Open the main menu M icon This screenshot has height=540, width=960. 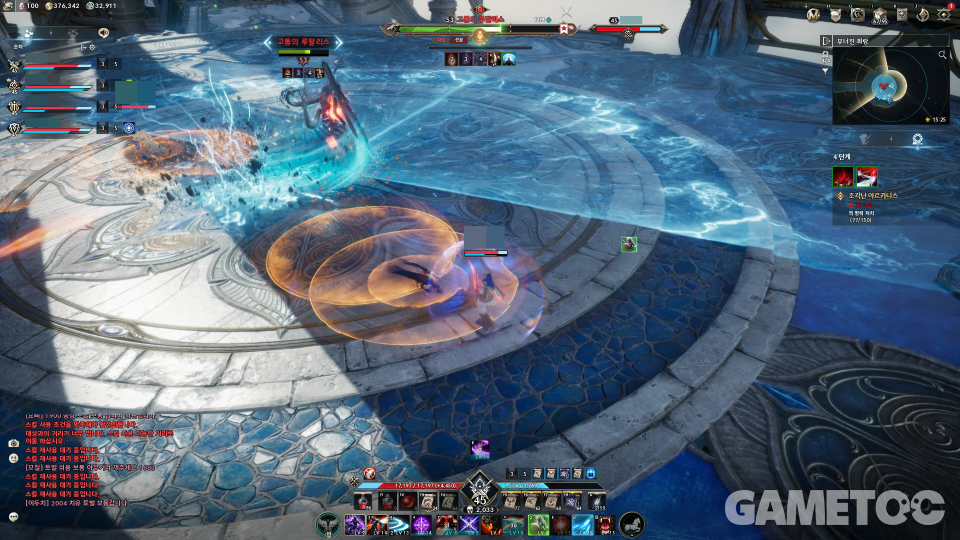coord(815,14)
